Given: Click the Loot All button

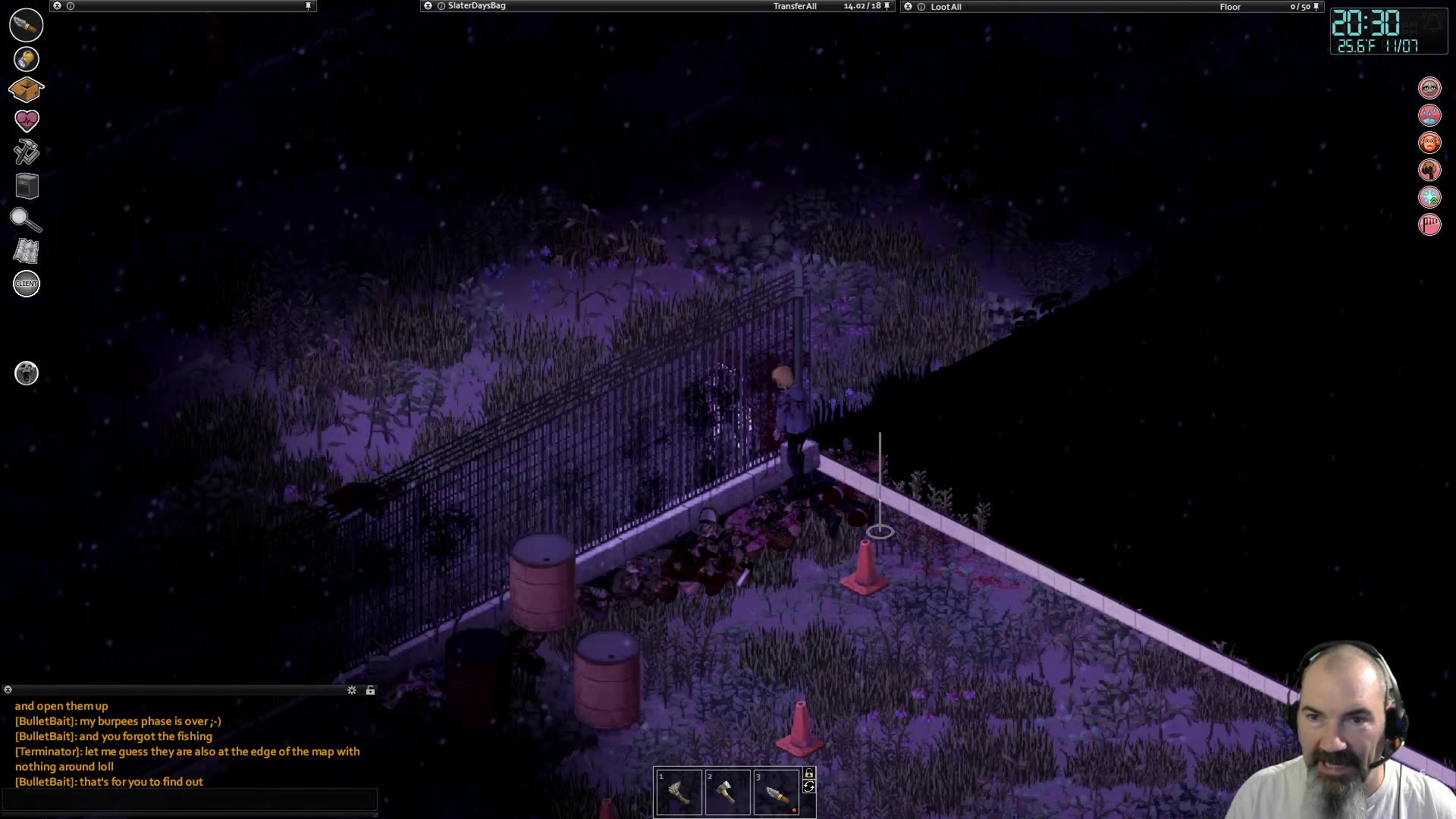Looking at the screenshot, I should pos(948,7).
